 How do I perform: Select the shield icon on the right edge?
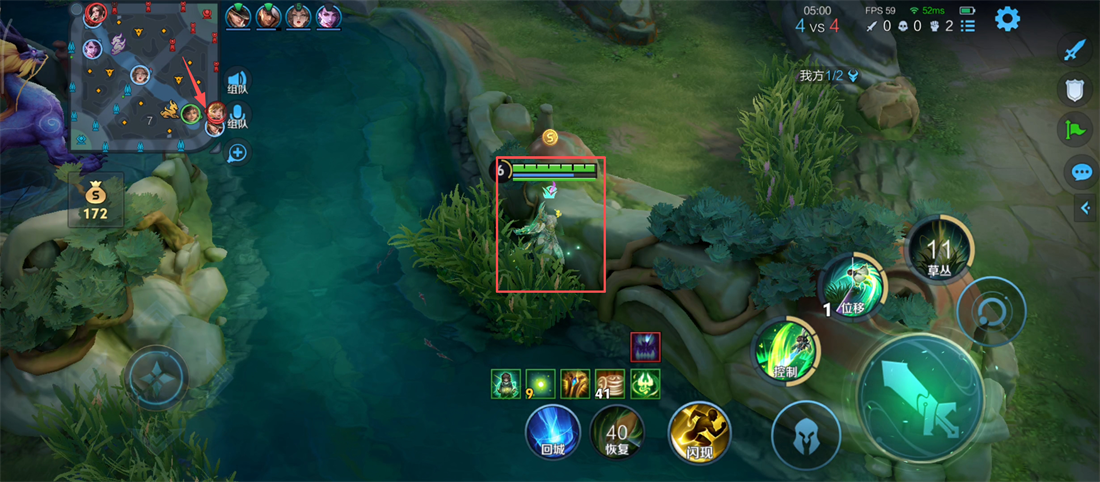pyautogui.click(x=1074, y=90)
